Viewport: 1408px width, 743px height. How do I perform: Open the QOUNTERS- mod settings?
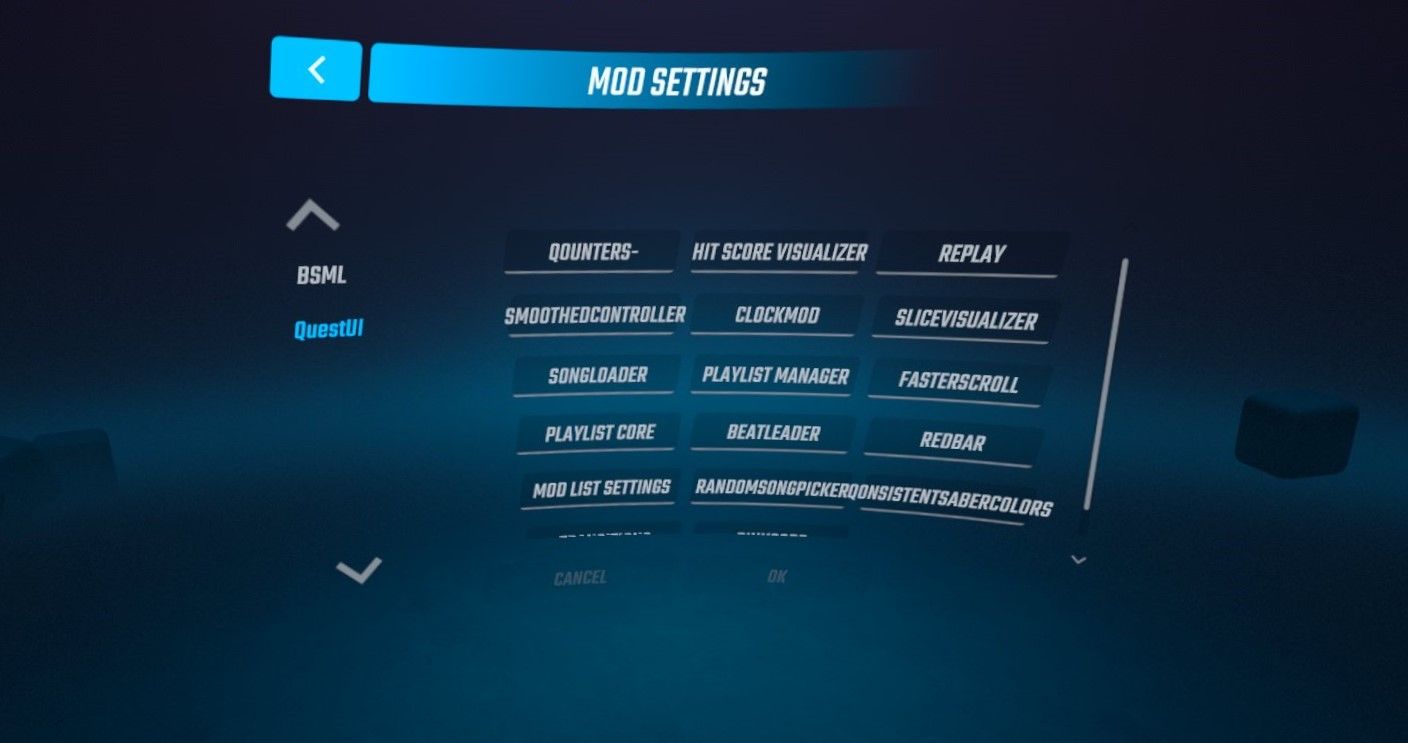tap(591, 249)
